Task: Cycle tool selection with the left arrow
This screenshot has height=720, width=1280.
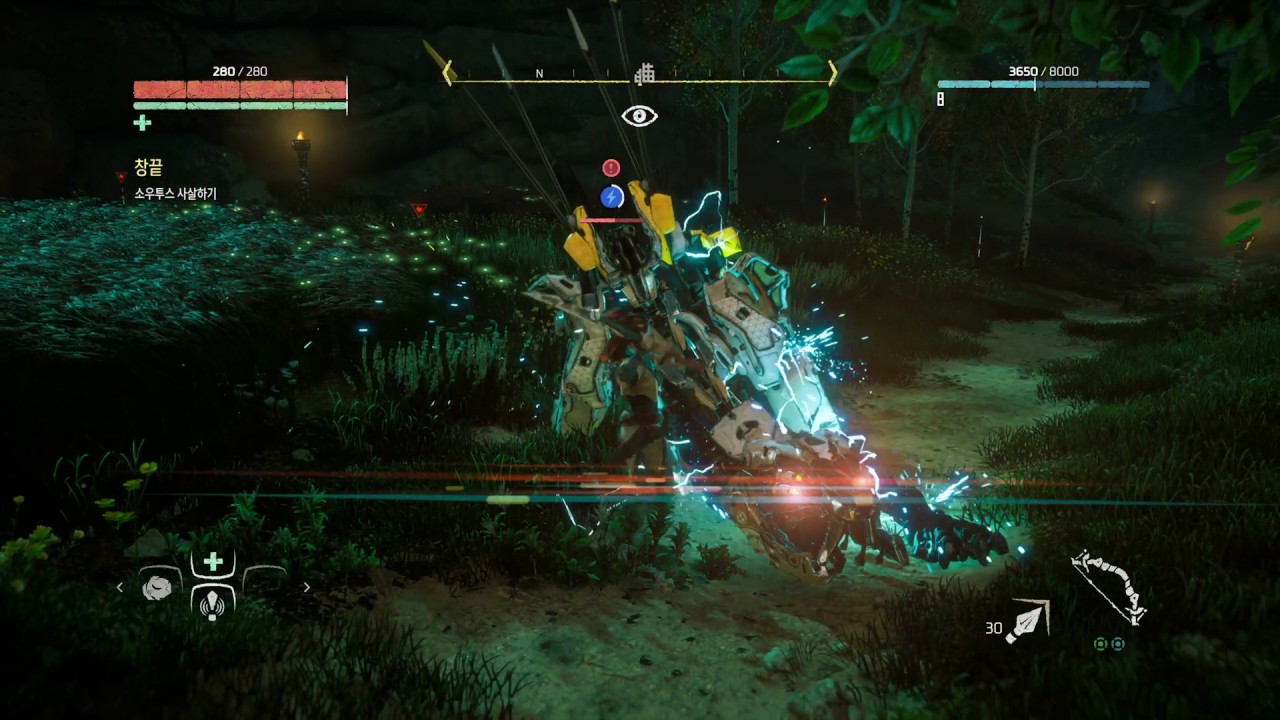Action: pos(120,588)
